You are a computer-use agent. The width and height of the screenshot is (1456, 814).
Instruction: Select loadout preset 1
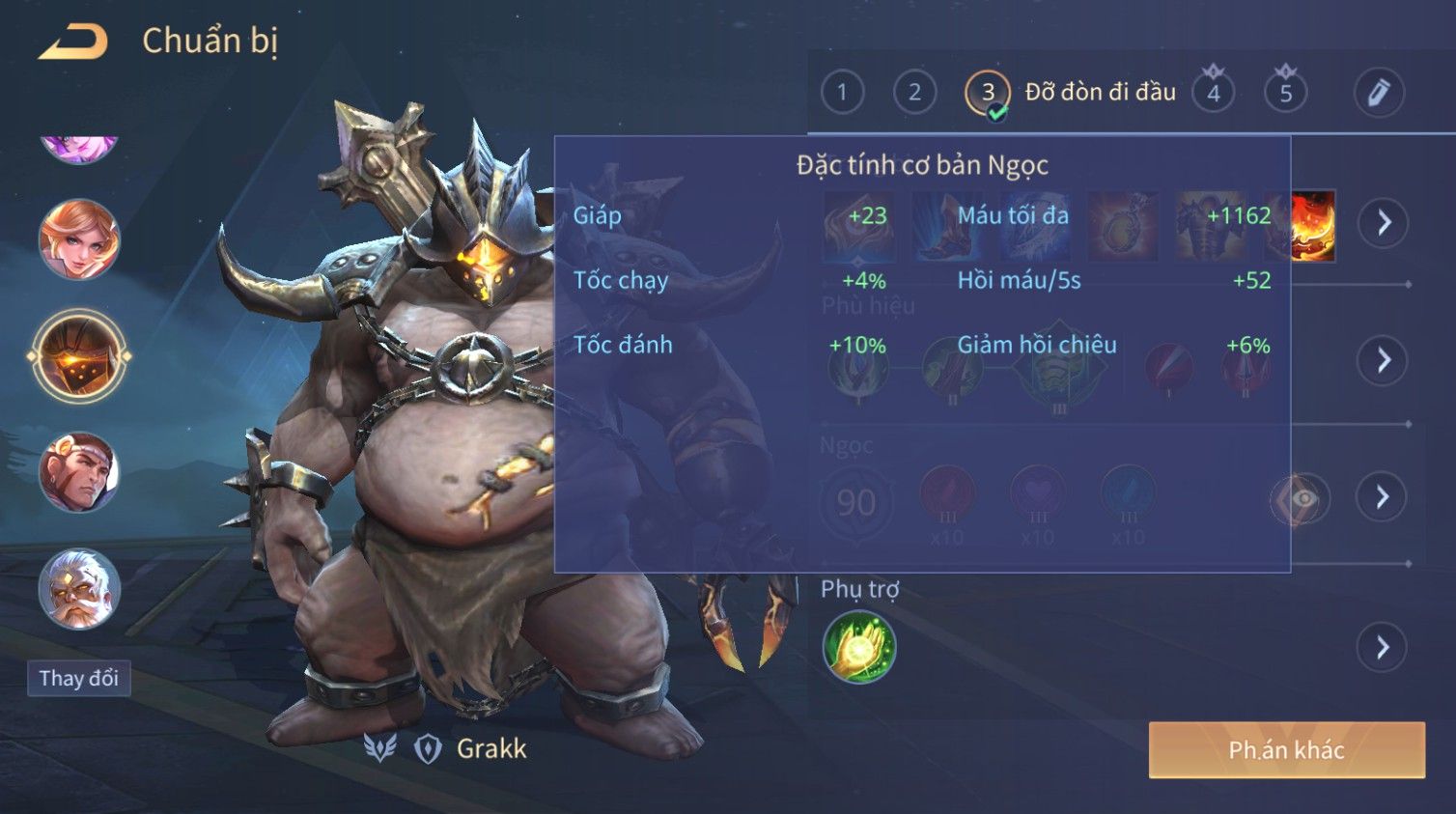842,93
